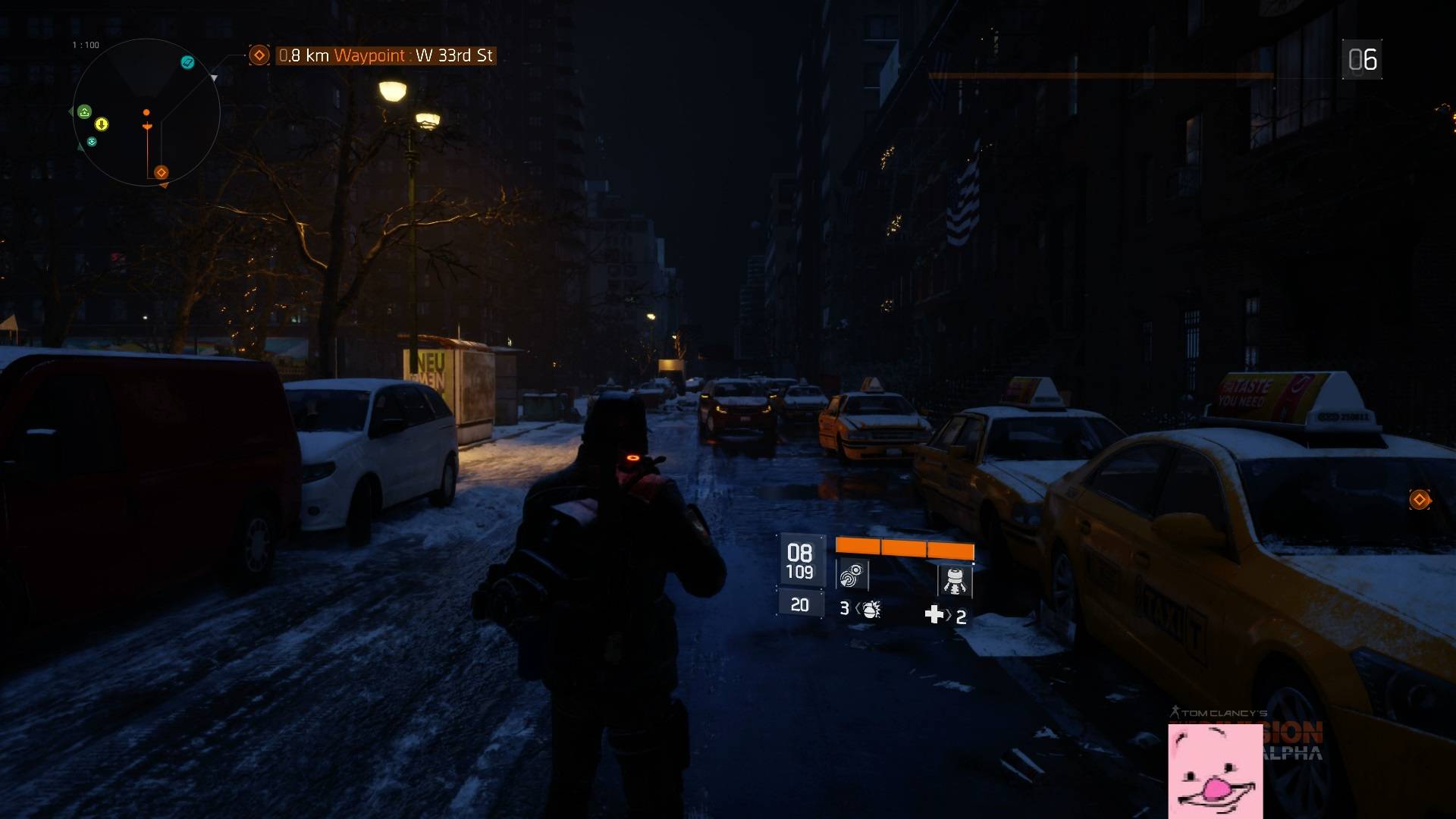Image resolution: width=1456 pixels, height=819 pixels.
Task: Use the medkit cross icon
Action: point(934,615)
